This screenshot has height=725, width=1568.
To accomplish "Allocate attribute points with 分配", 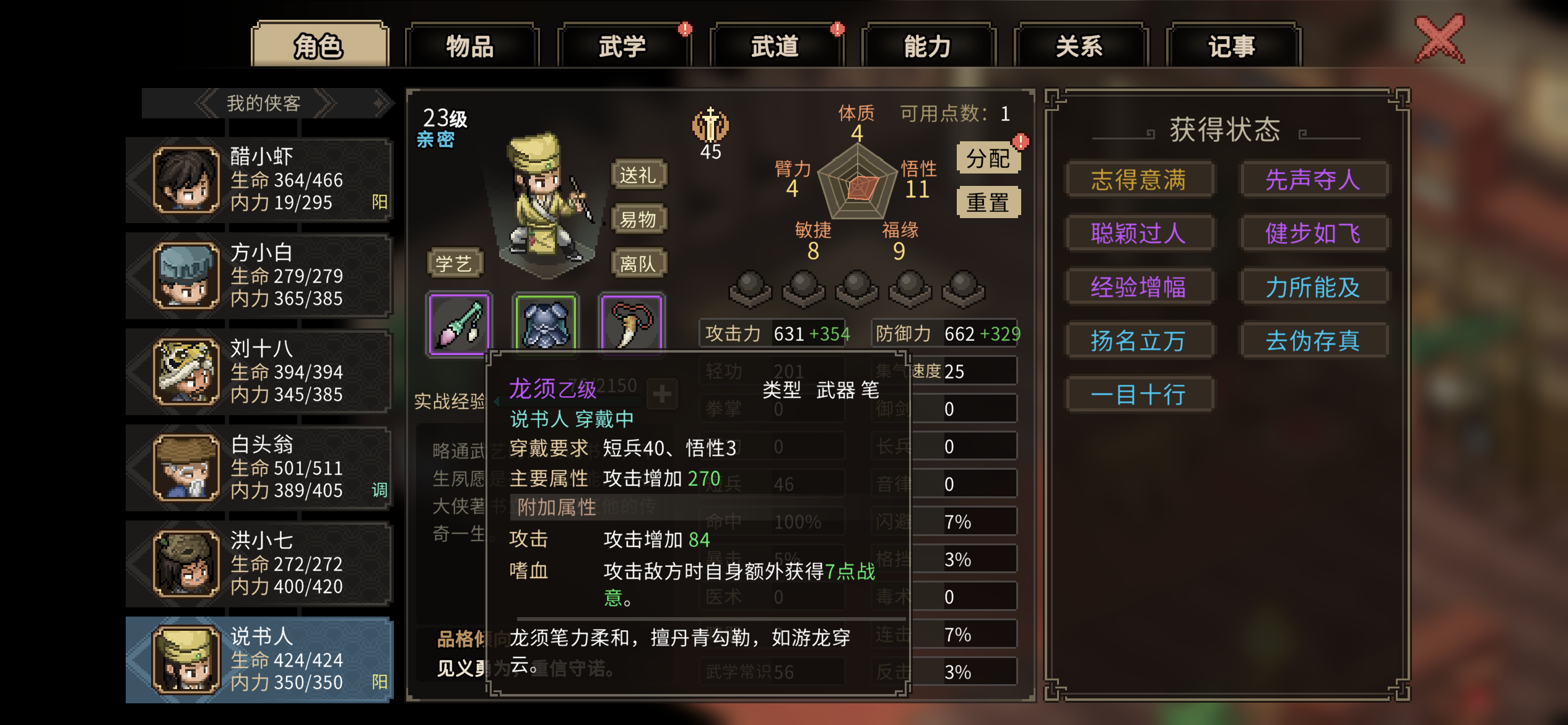I will 988,159.
